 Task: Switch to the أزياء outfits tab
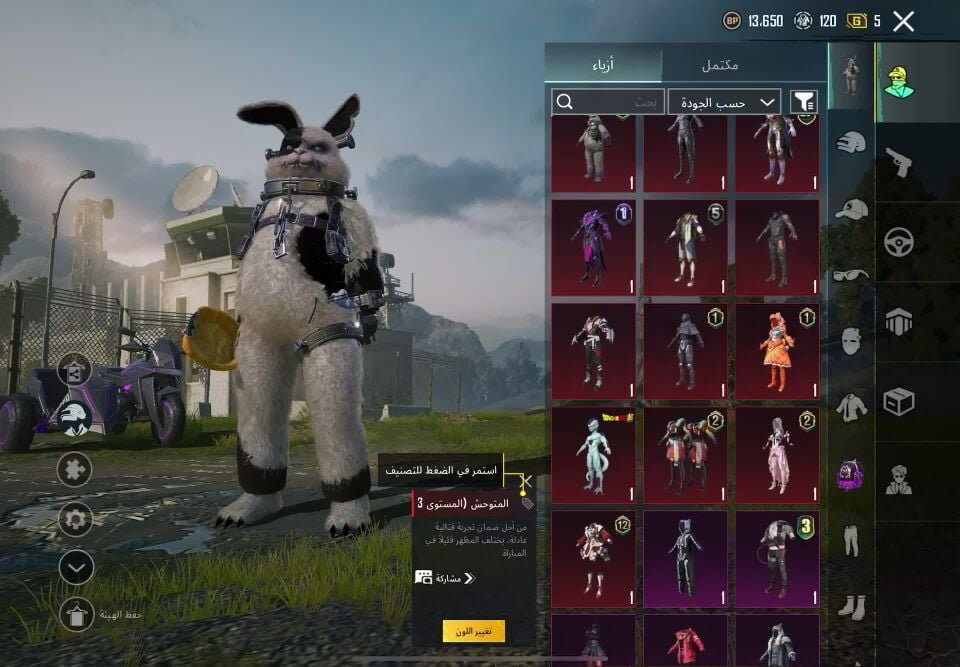click(603, 65)
